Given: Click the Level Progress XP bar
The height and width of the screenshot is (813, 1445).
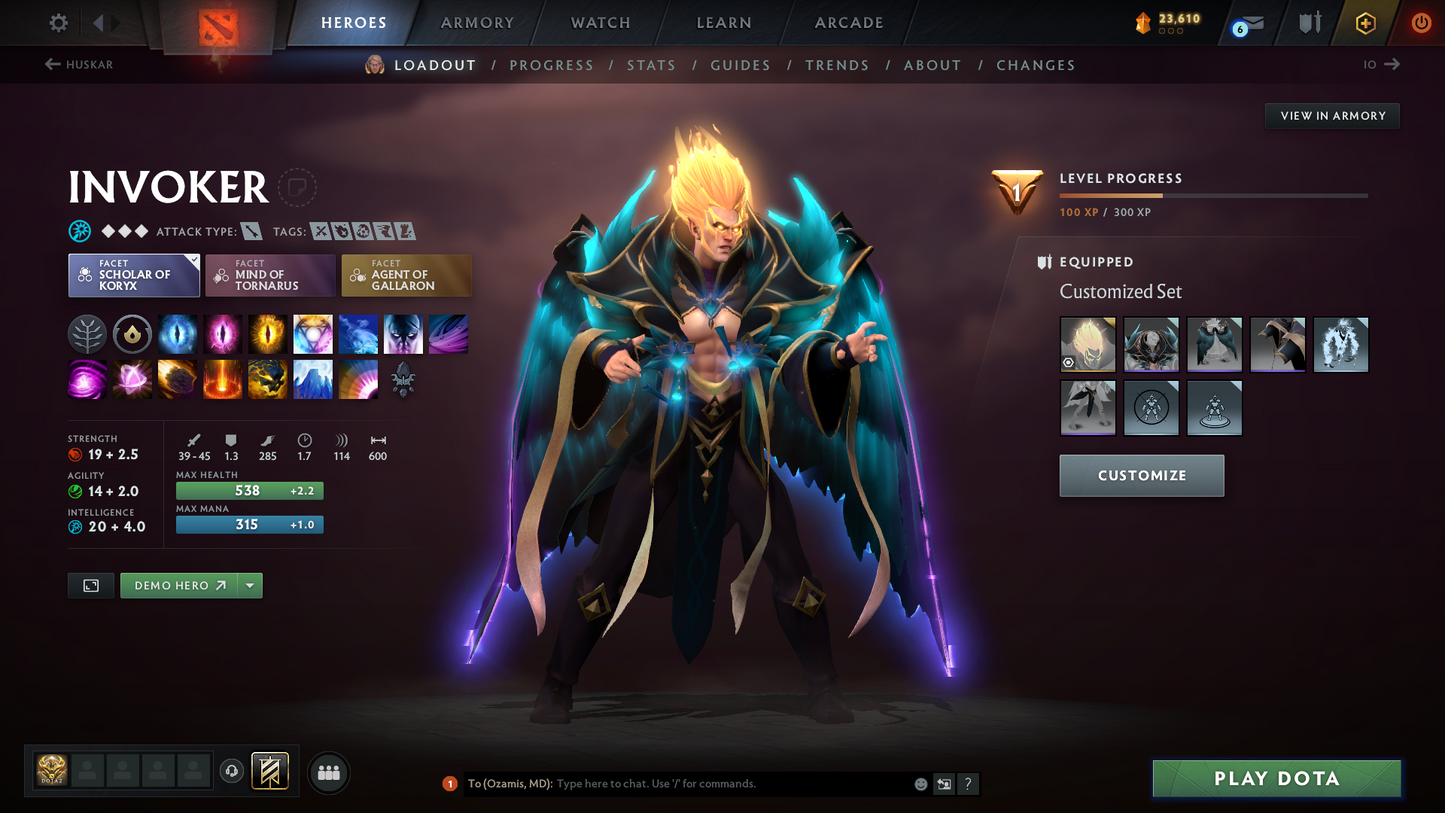Looking at the screenshot, I should [x=1212, y=196].
